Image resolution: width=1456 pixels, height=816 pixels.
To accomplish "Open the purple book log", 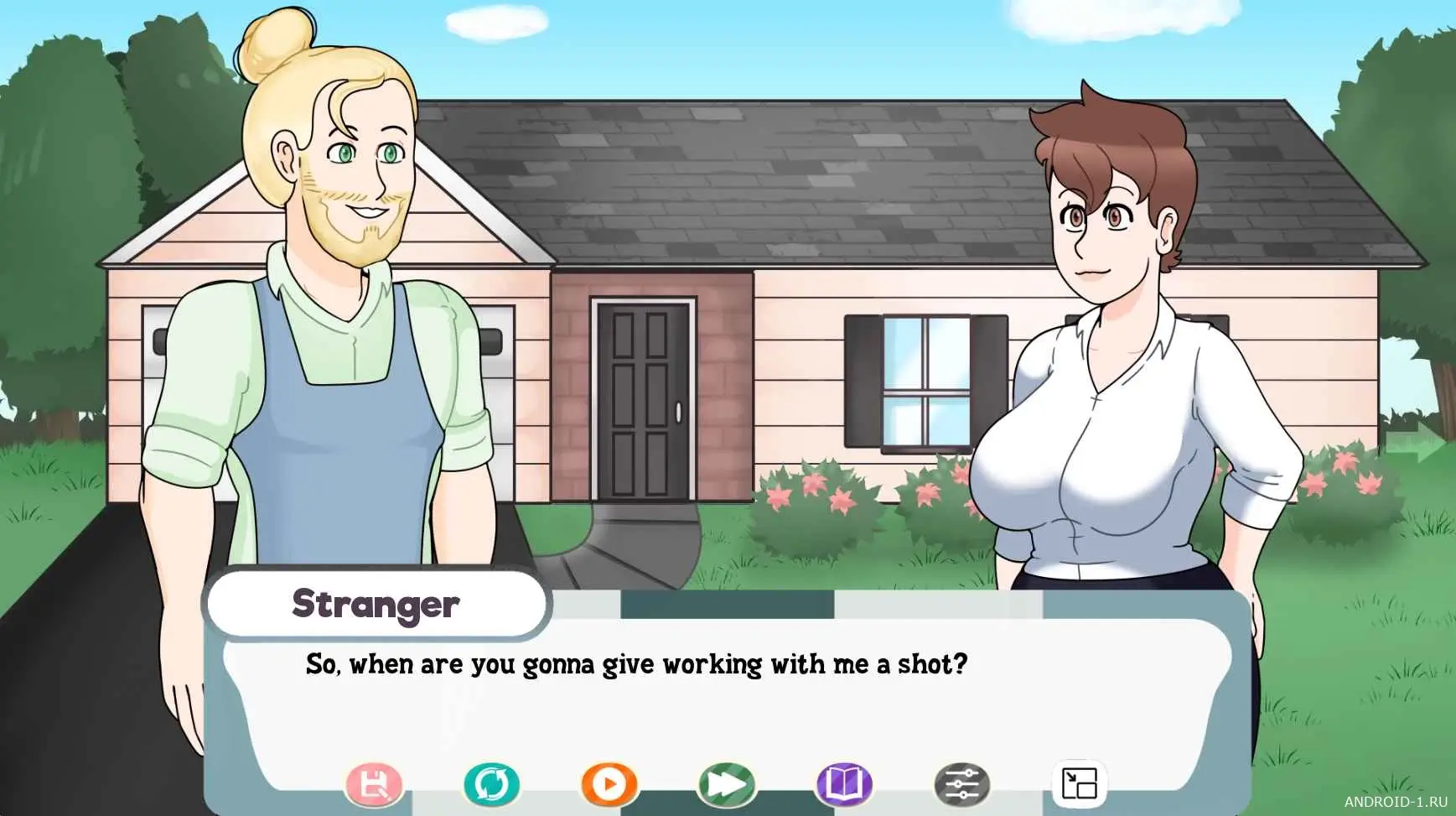I will click(844, 785).
